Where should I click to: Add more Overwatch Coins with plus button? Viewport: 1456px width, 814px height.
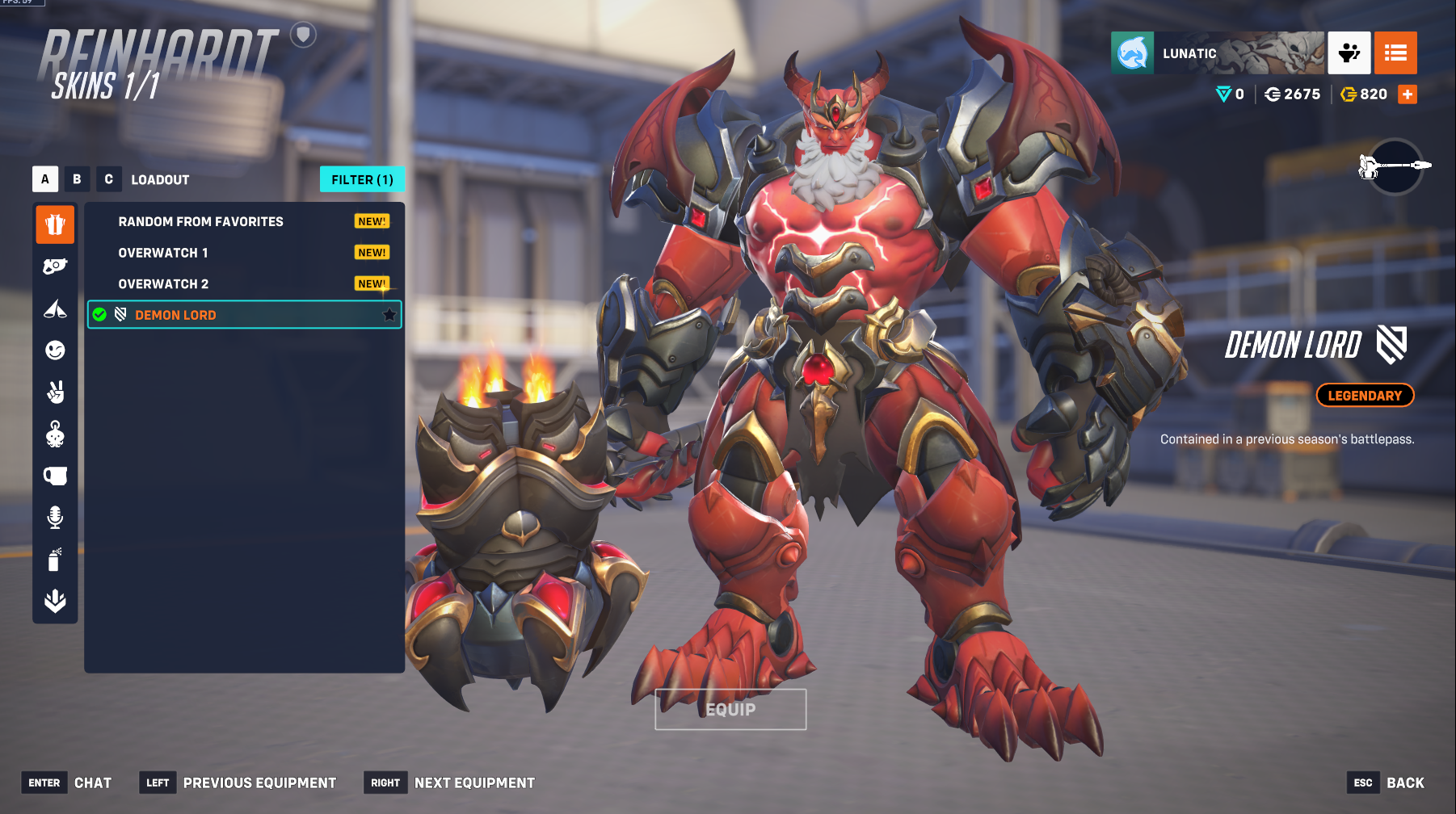coord(1408,94)
